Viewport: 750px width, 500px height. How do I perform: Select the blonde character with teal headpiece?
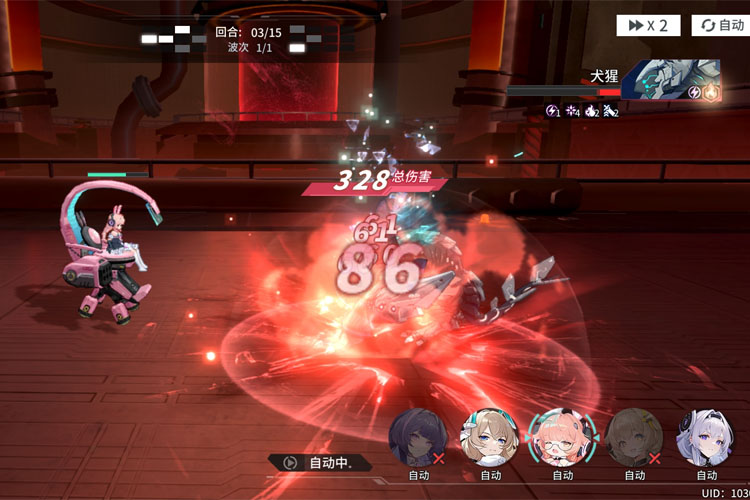click(x=490, y=437)
